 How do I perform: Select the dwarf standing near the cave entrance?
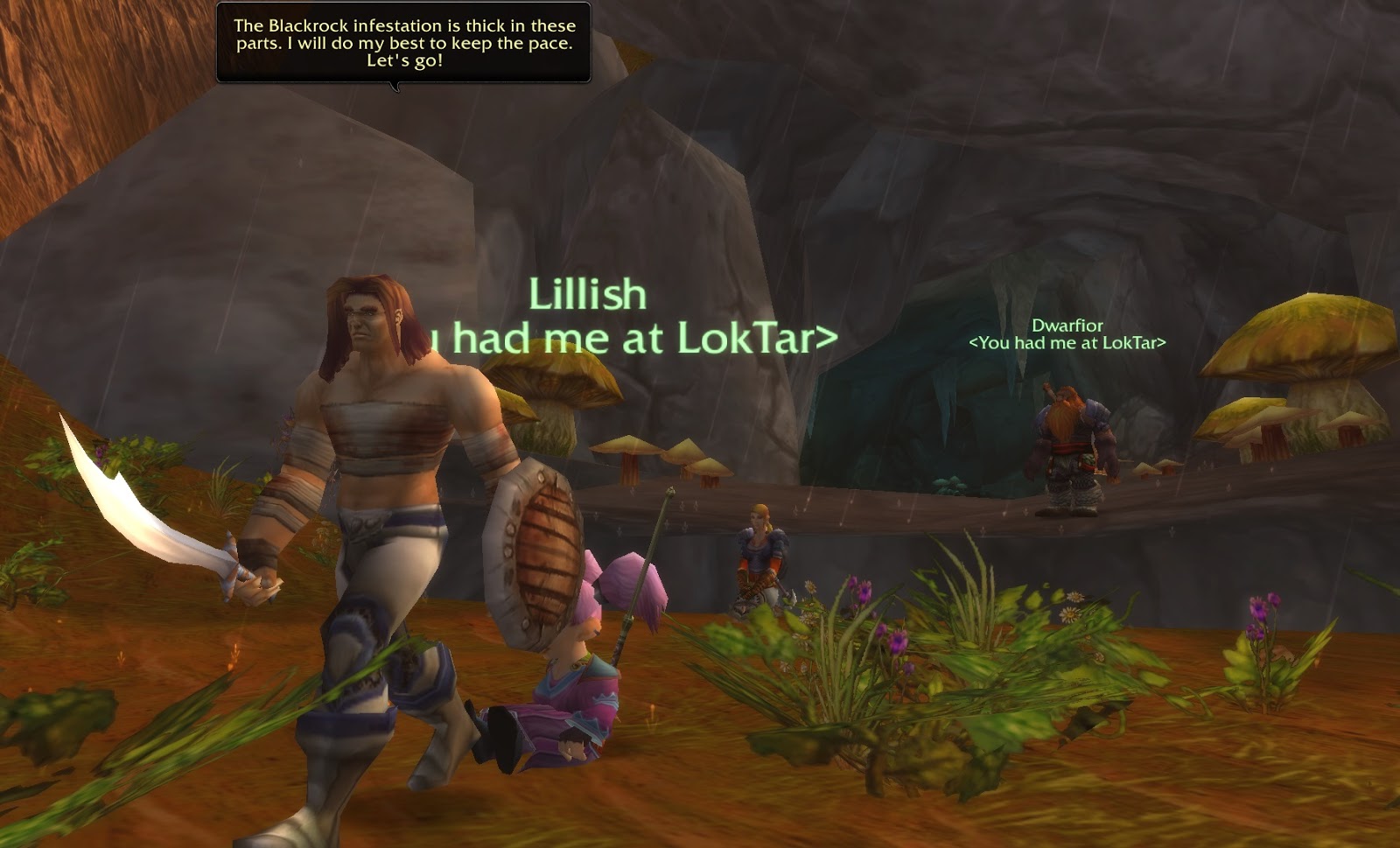tap(1069, 446)
